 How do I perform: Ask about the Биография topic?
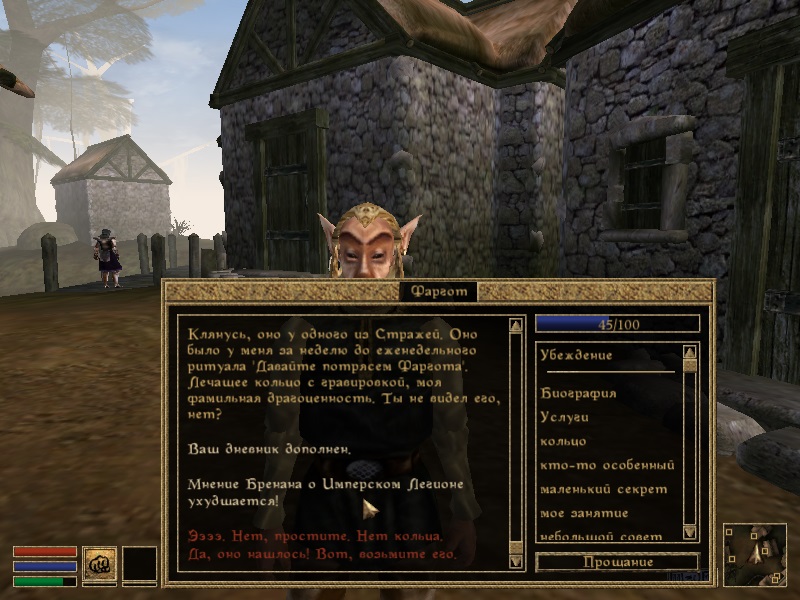click(578, 393)
